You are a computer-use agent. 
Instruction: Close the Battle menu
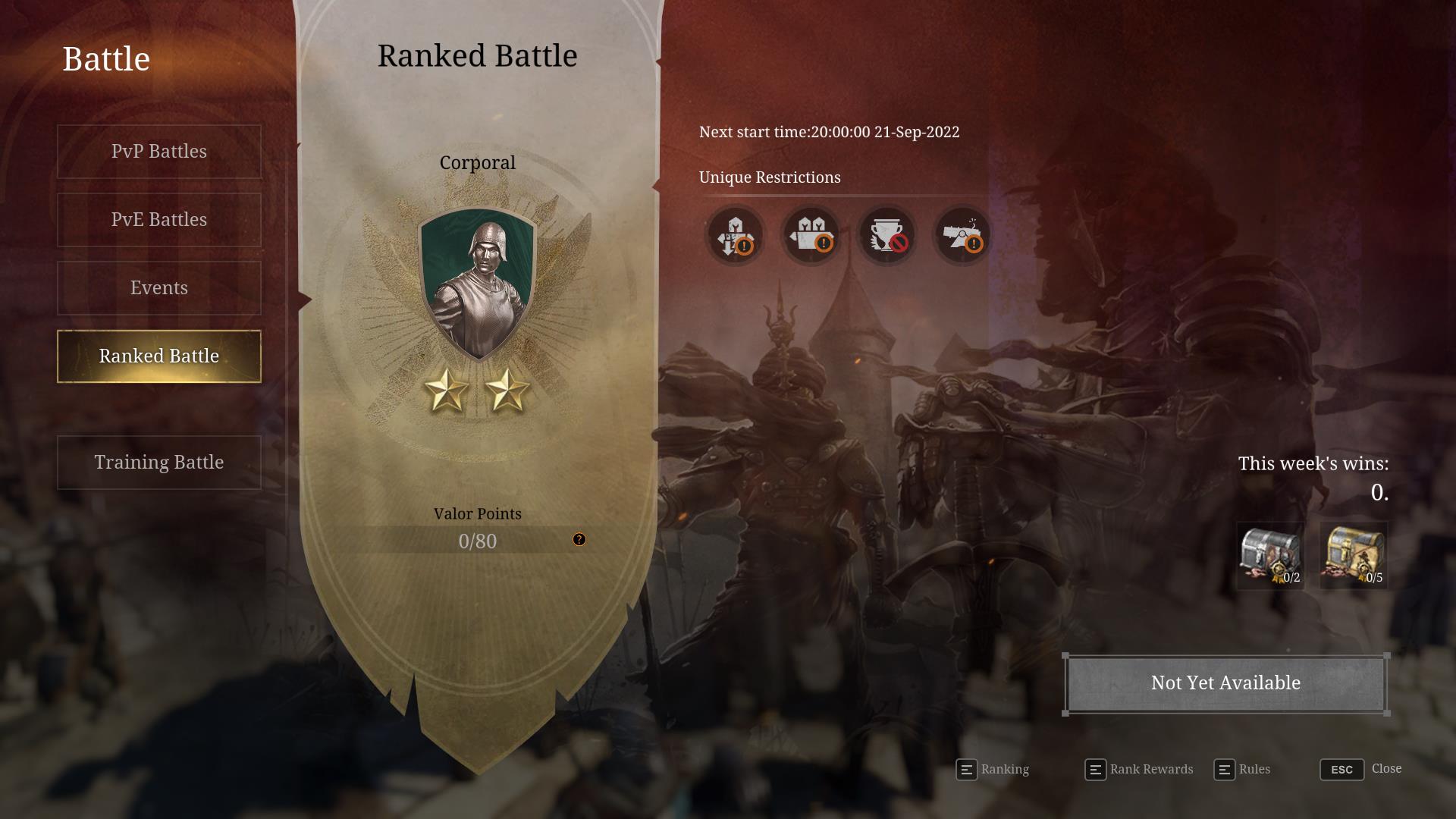point(1360,770)
